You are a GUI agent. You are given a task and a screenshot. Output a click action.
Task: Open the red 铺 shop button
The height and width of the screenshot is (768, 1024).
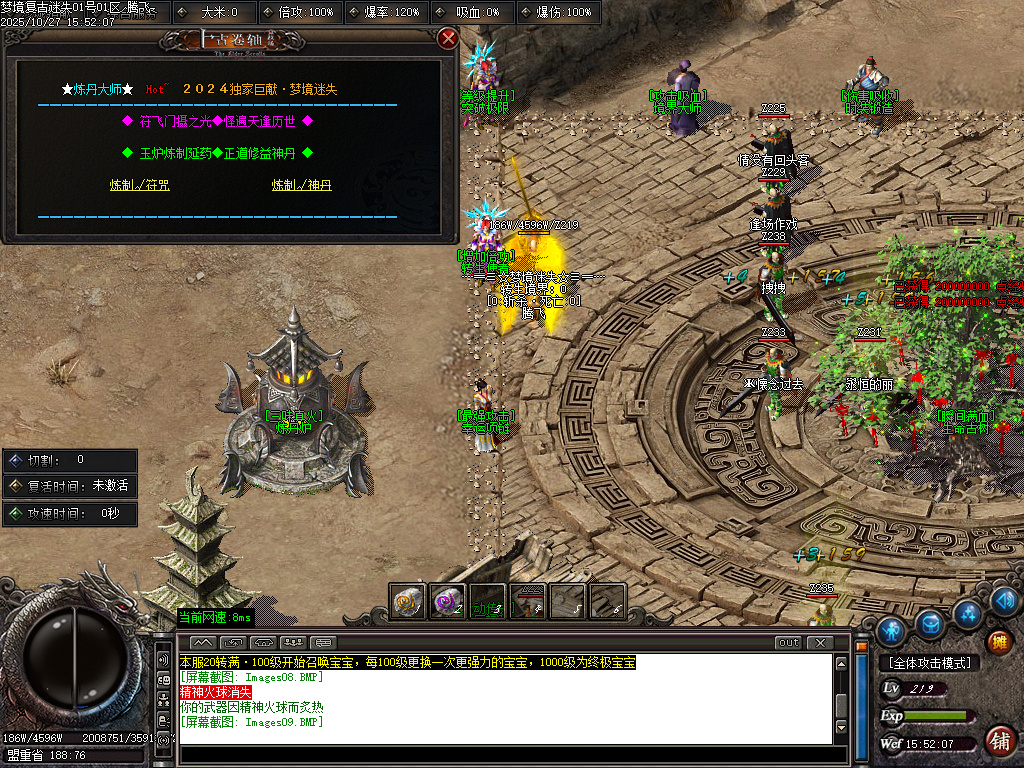click(998, 741)
